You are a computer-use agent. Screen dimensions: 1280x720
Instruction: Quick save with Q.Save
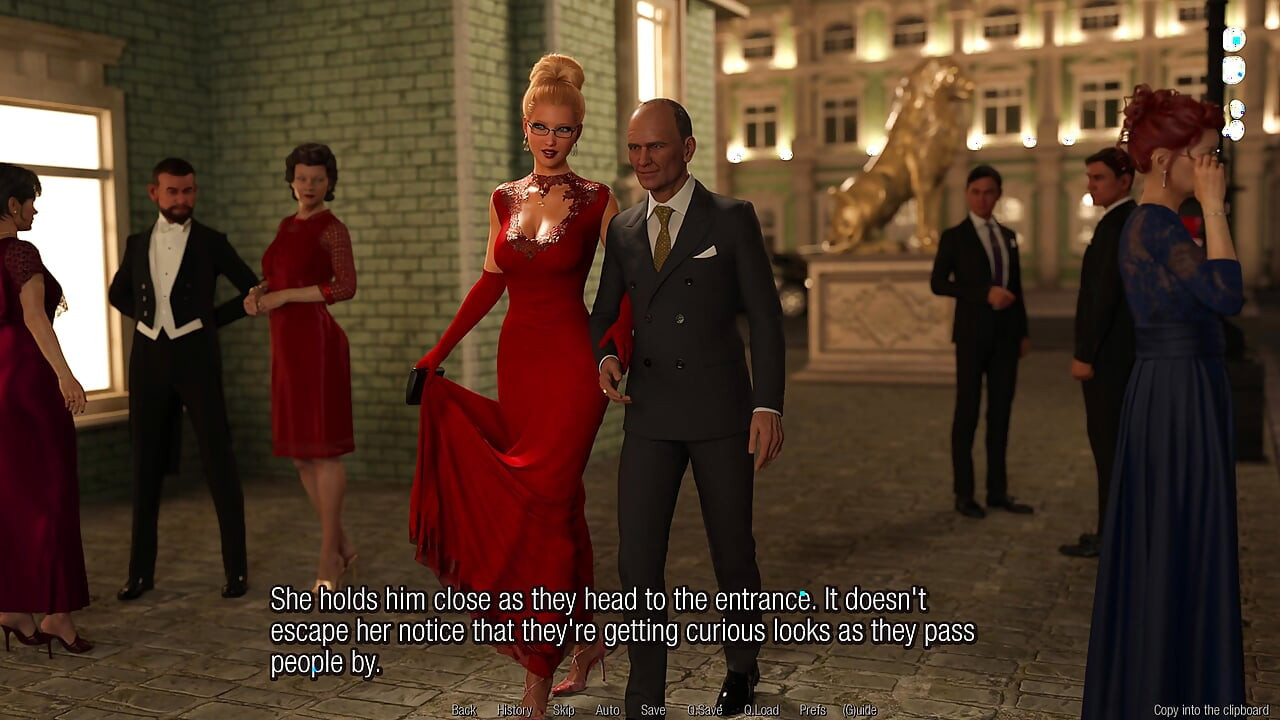pyautogui.click(x=705, y=709)
